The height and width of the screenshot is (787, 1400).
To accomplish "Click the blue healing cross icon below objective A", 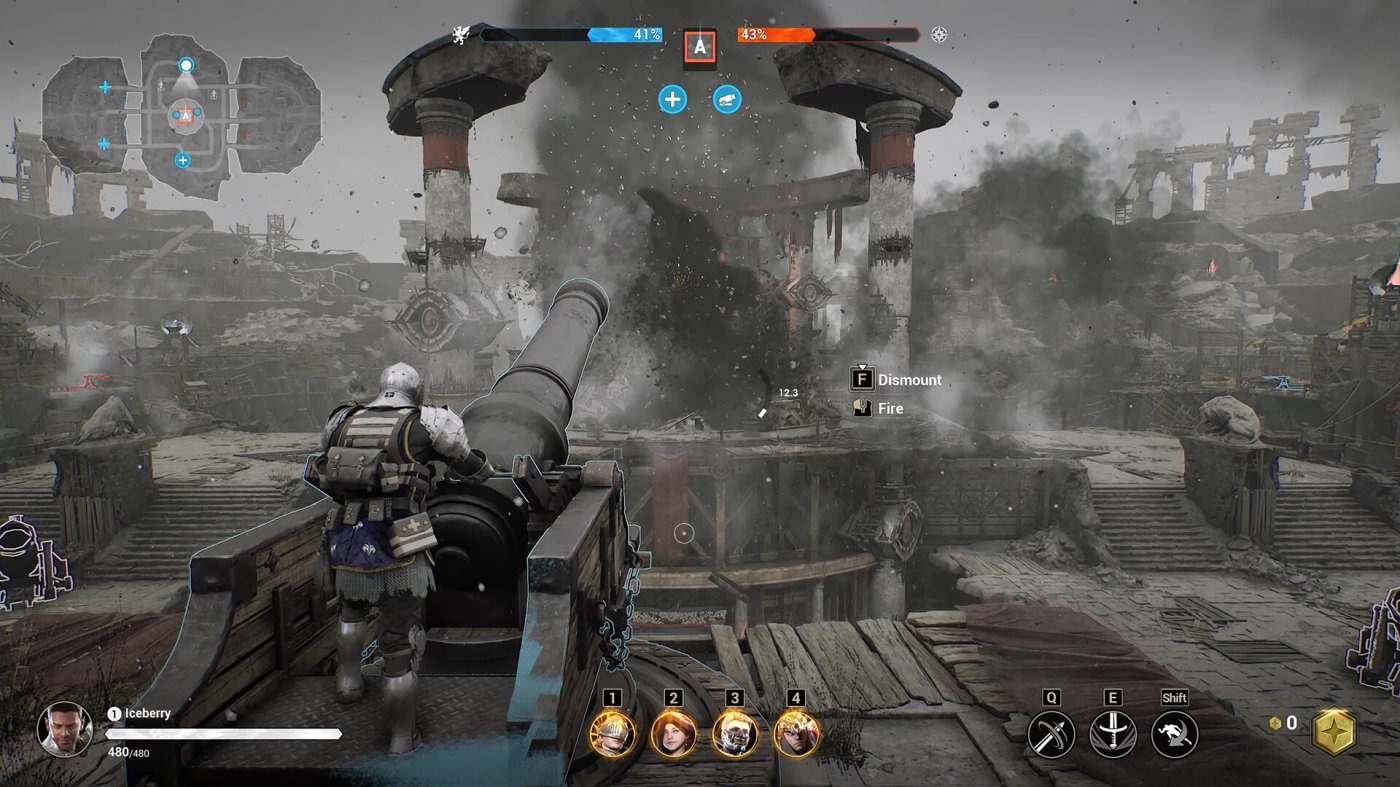I will coord(672,99).
